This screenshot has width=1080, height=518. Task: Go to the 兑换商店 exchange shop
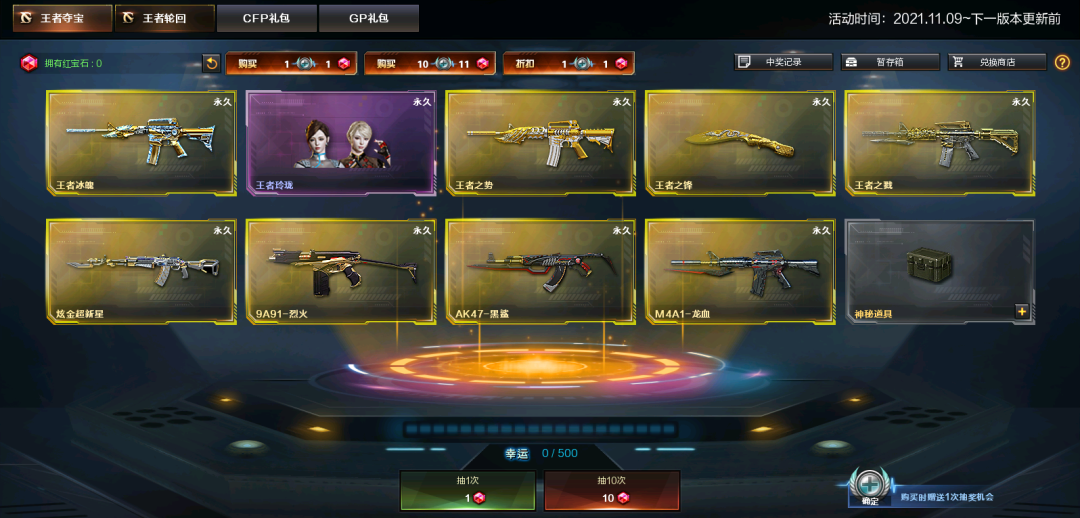[x=996, y=62]
